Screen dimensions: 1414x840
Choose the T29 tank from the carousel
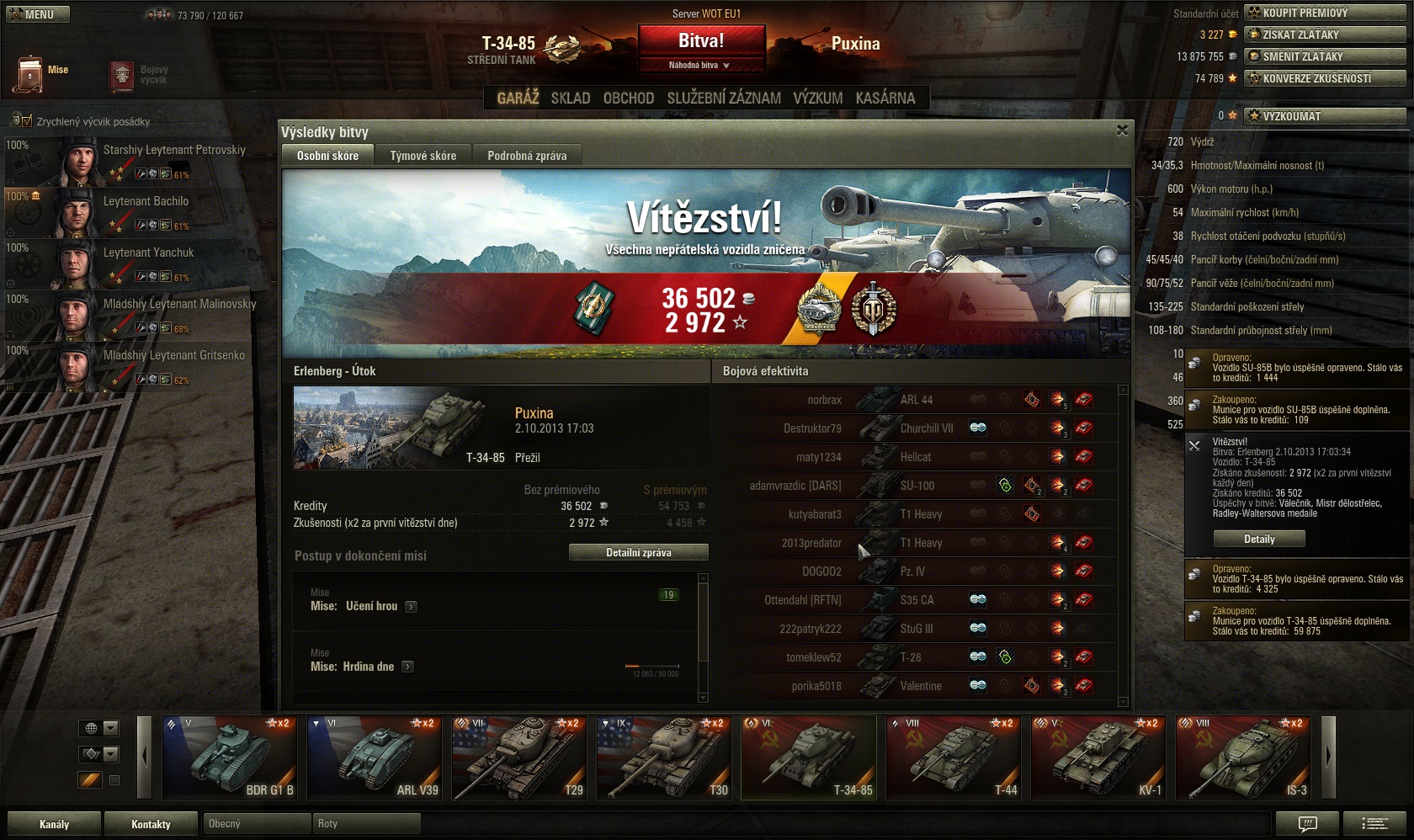pos(519,757)
